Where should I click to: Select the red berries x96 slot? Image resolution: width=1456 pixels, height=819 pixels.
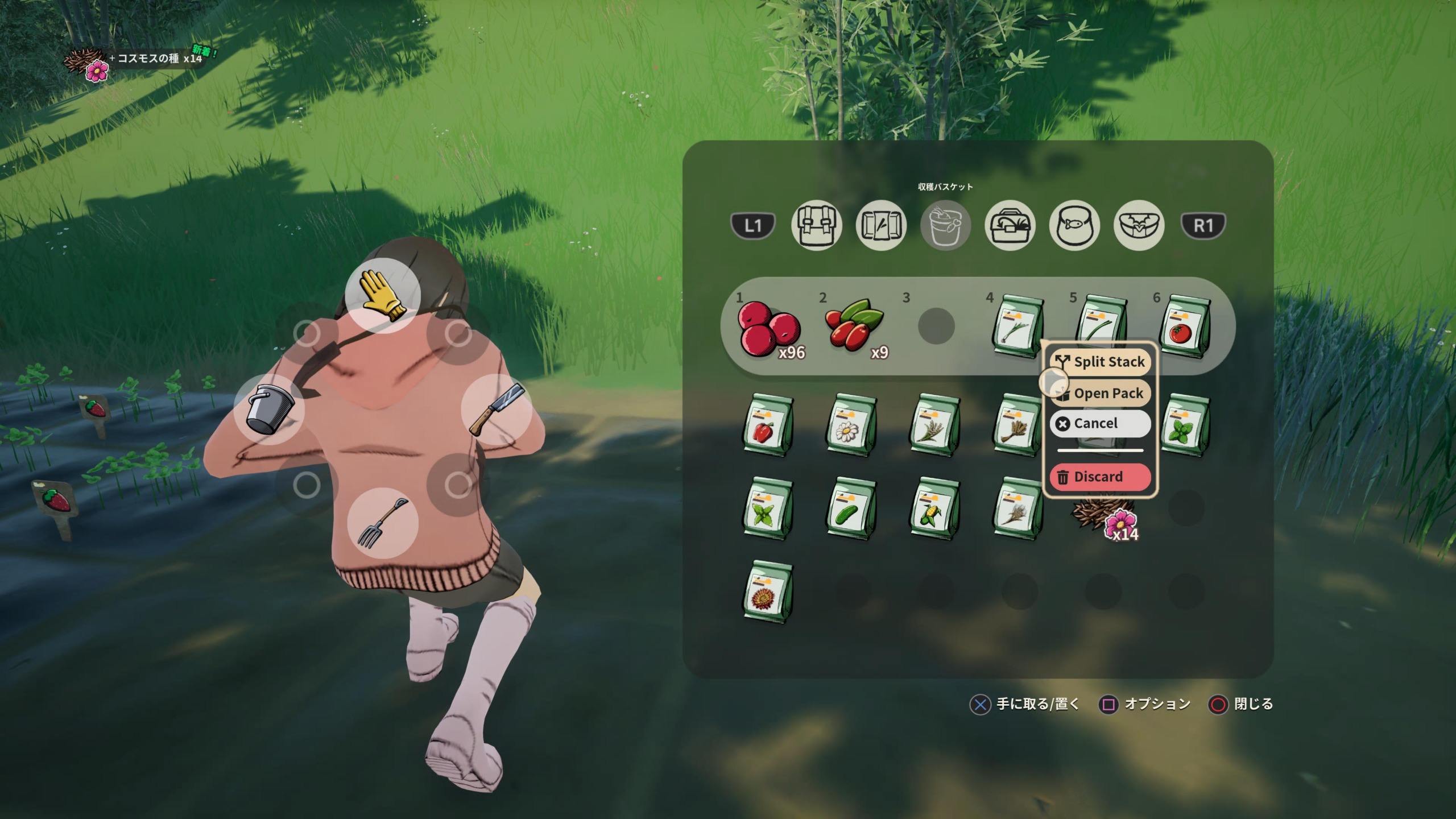click(769, 328)
